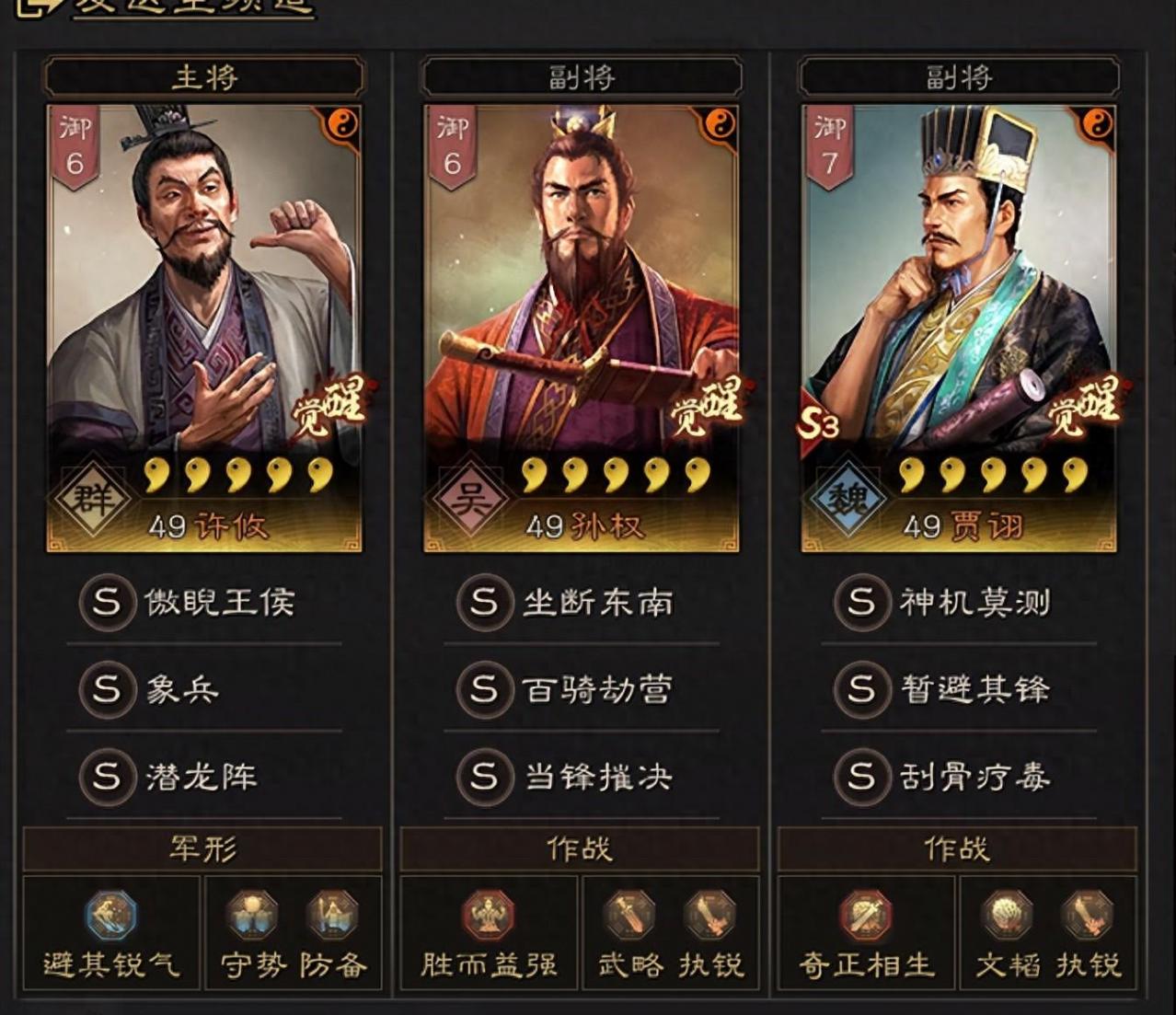Click the 防备 tactic icon

coord(332,916)
